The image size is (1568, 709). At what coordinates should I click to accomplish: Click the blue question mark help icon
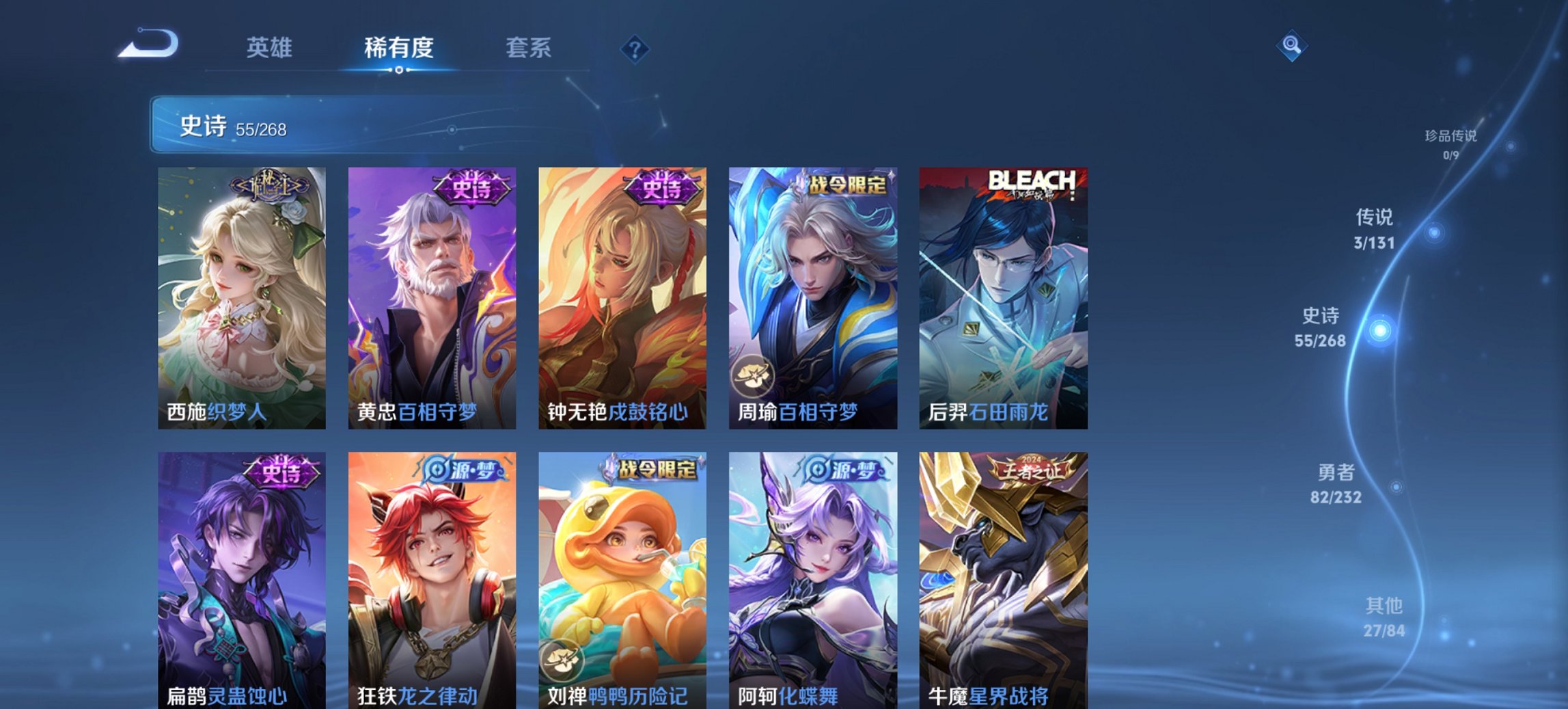point(636,48)
